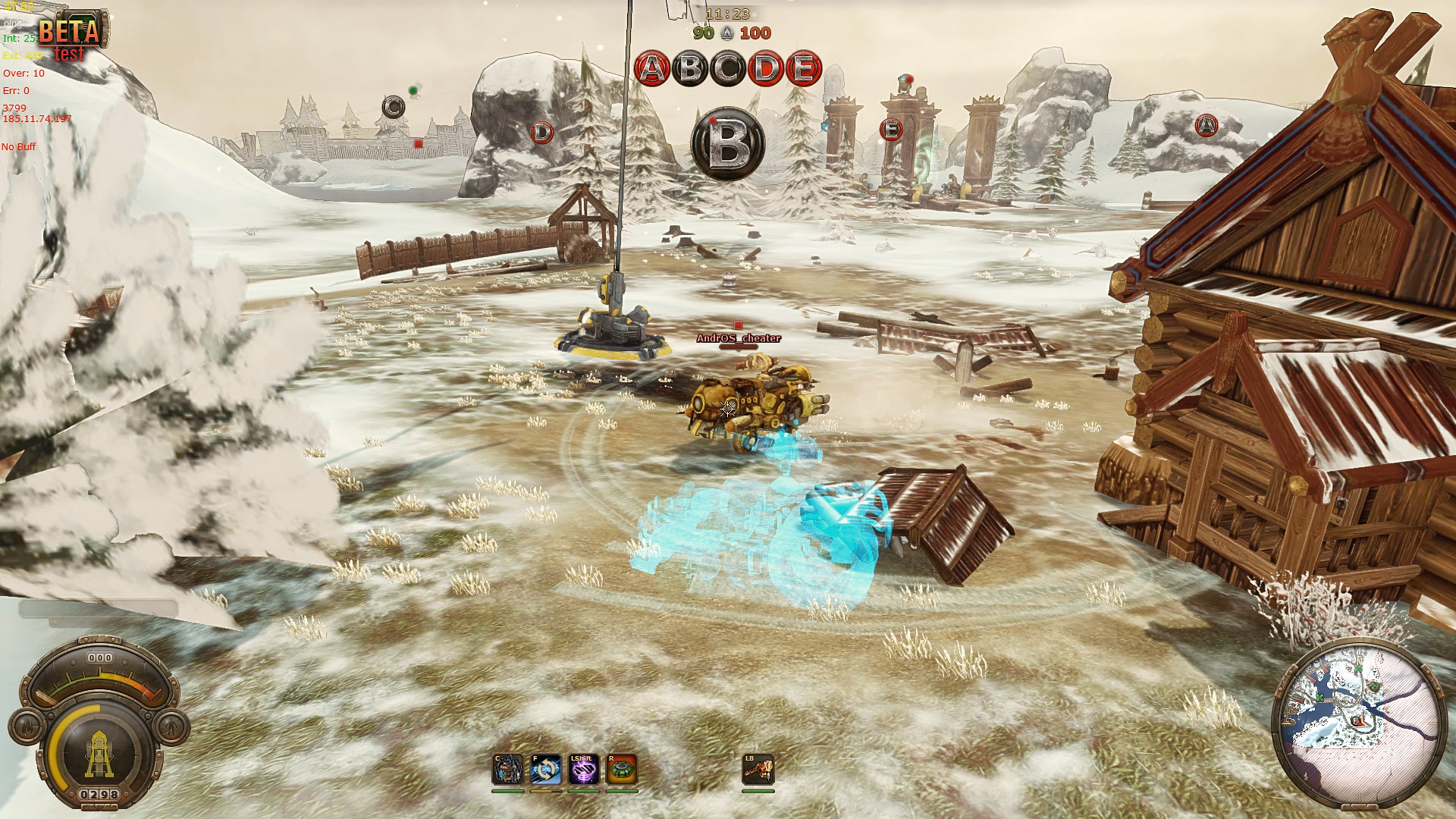Select the flamethrower weapon slot
The height and width of the screenshot is (819, 1456).
pyautogui.click(x=758, y=770)
